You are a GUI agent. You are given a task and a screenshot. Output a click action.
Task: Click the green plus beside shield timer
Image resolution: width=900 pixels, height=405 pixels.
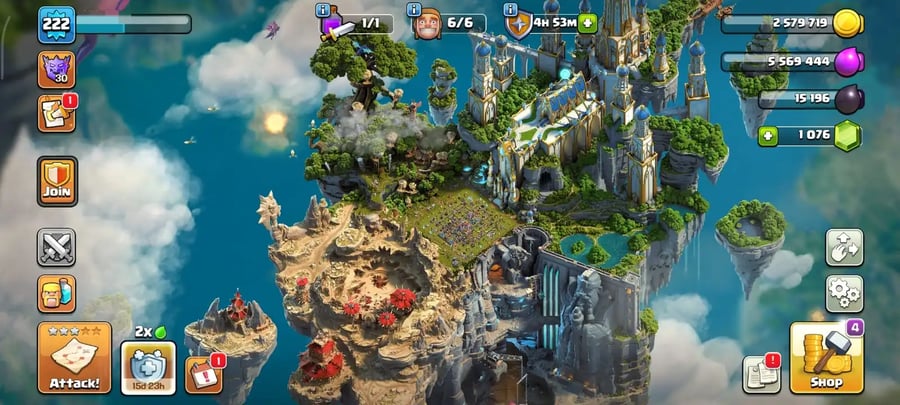(587, 23)
